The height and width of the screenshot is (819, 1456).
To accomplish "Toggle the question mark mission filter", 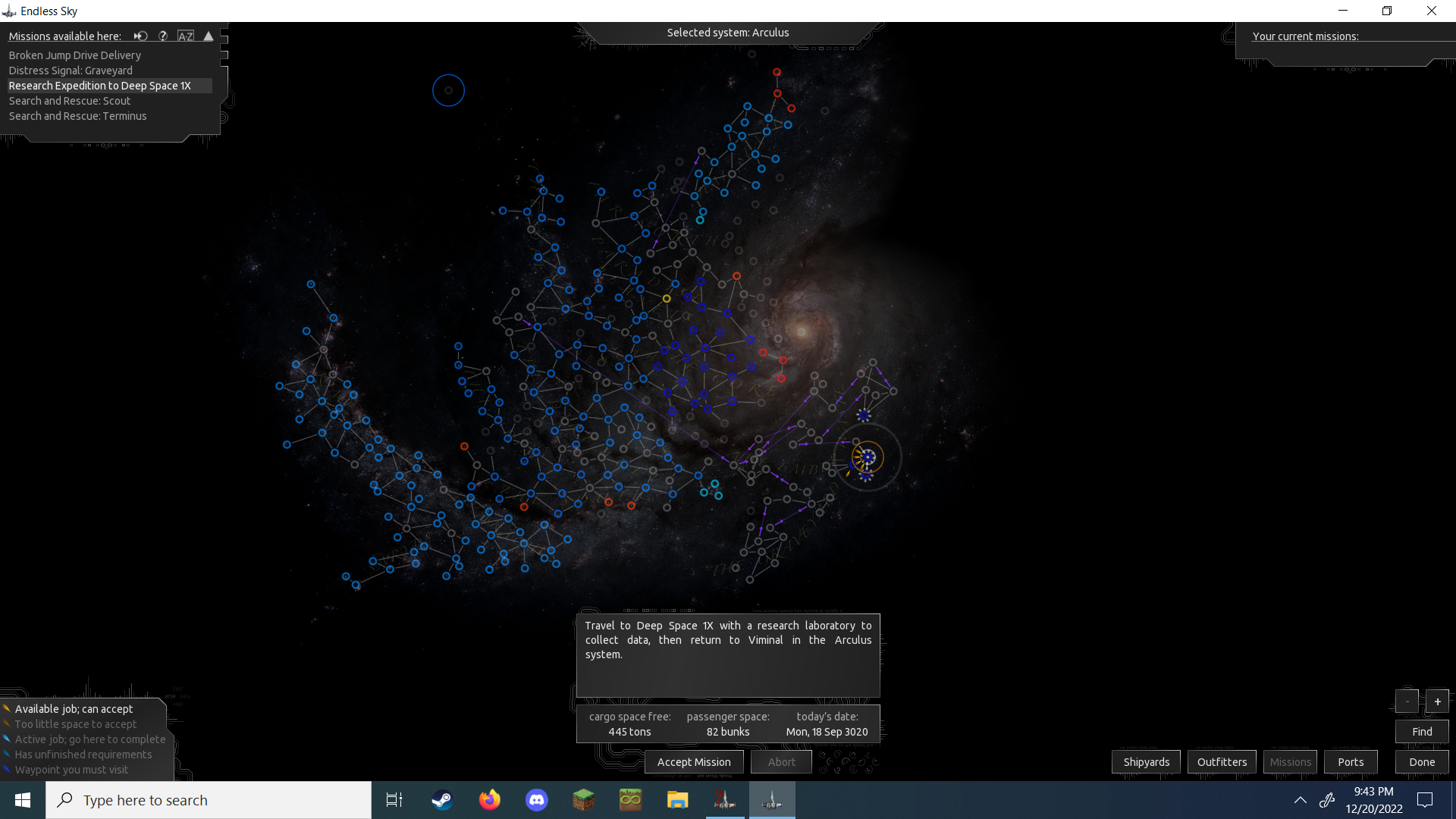I will click(163, 36).
